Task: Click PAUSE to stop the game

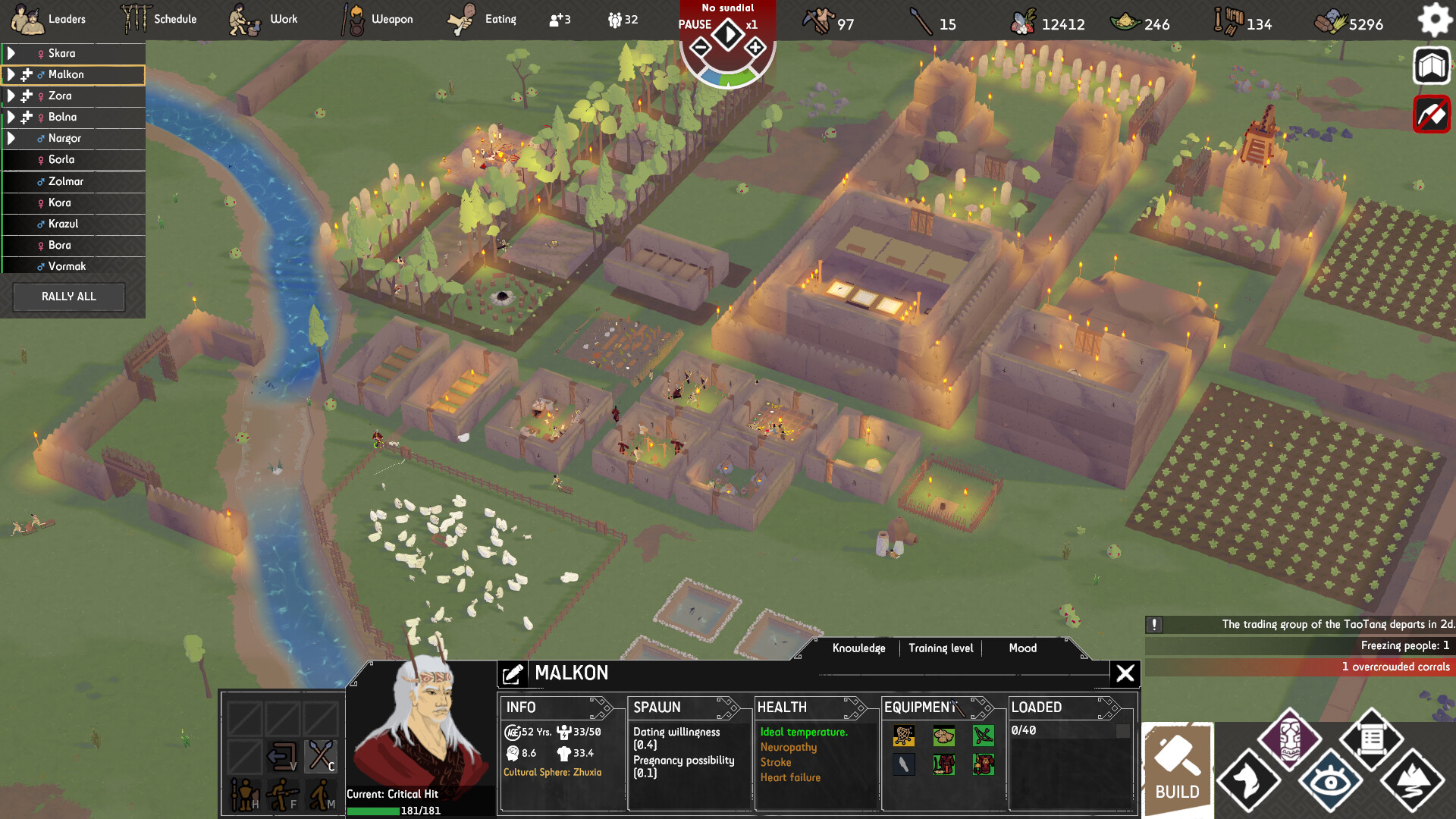Action: pyautogui.click(x=695, y=25)
